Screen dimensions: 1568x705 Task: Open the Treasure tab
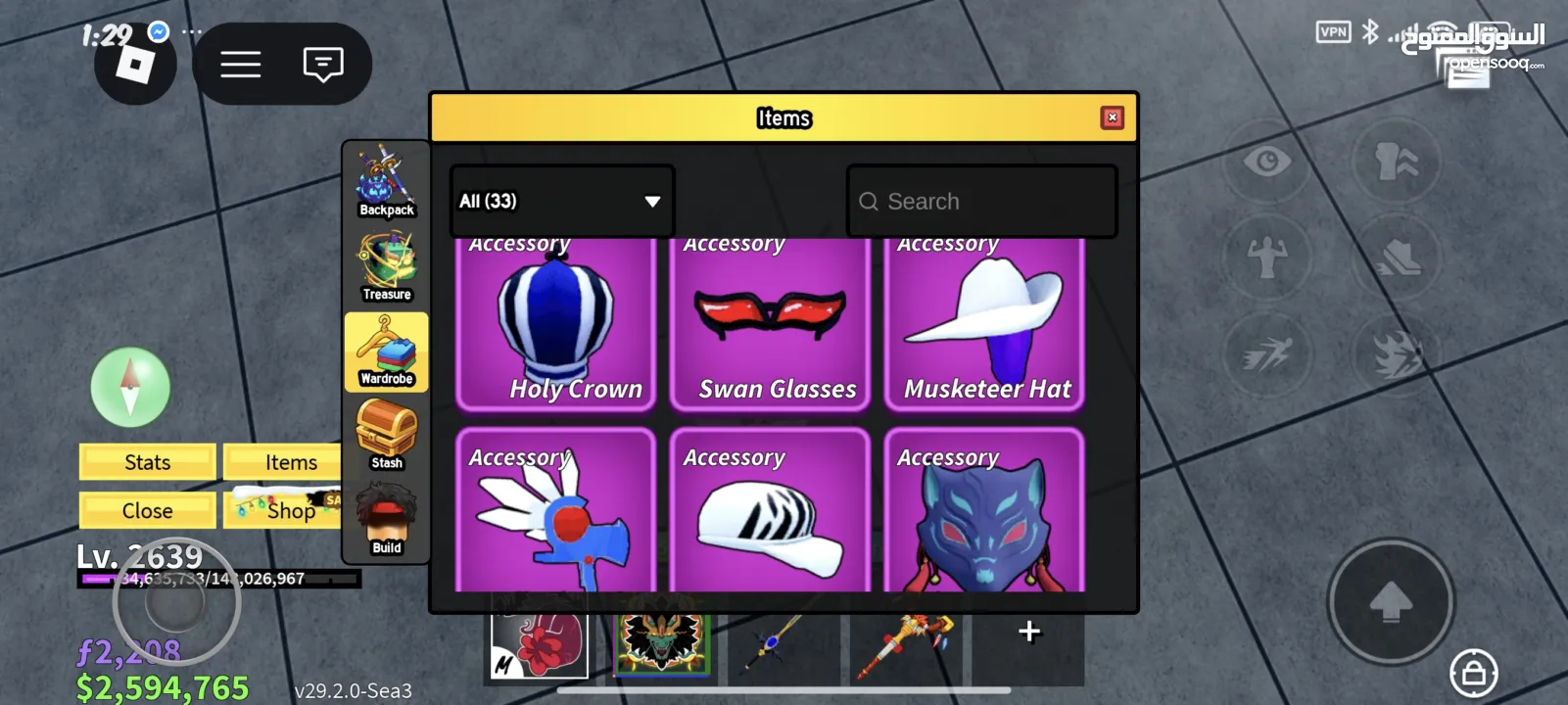(x=386, y=266)
